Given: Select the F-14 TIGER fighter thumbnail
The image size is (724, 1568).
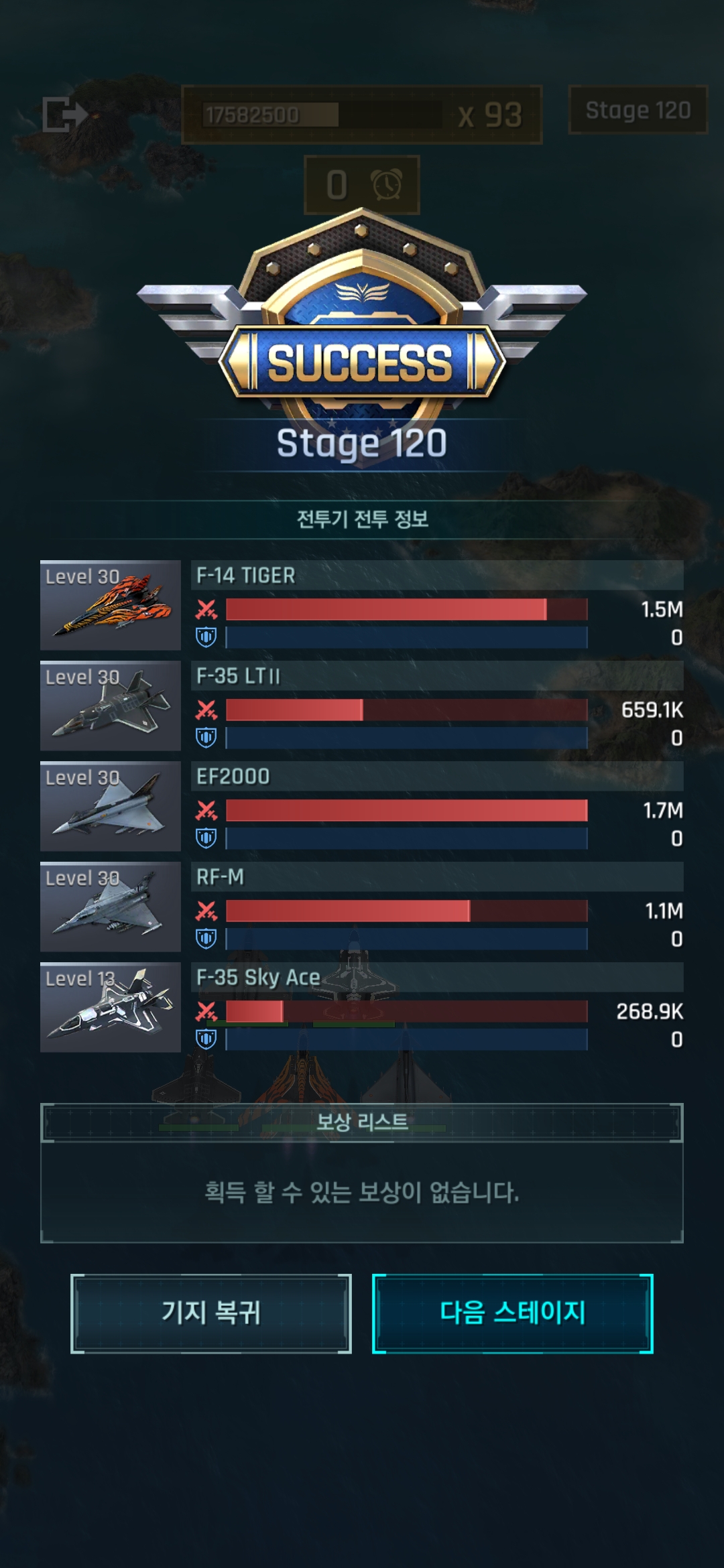Looking at the screenshot, I should 111,605.
